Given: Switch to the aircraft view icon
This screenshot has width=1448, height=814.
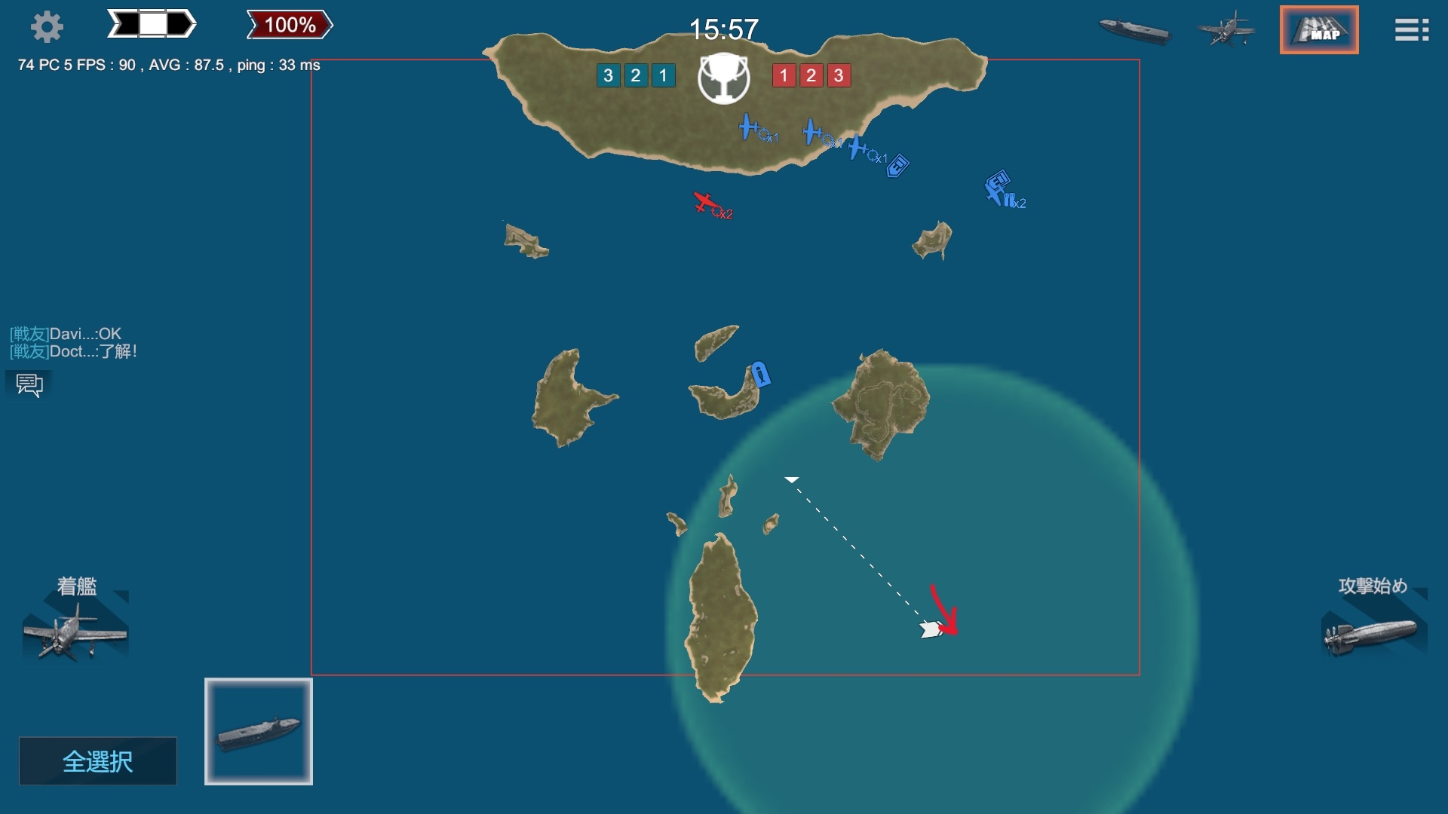Looking at the screenshot, I should click(1226, 29).
